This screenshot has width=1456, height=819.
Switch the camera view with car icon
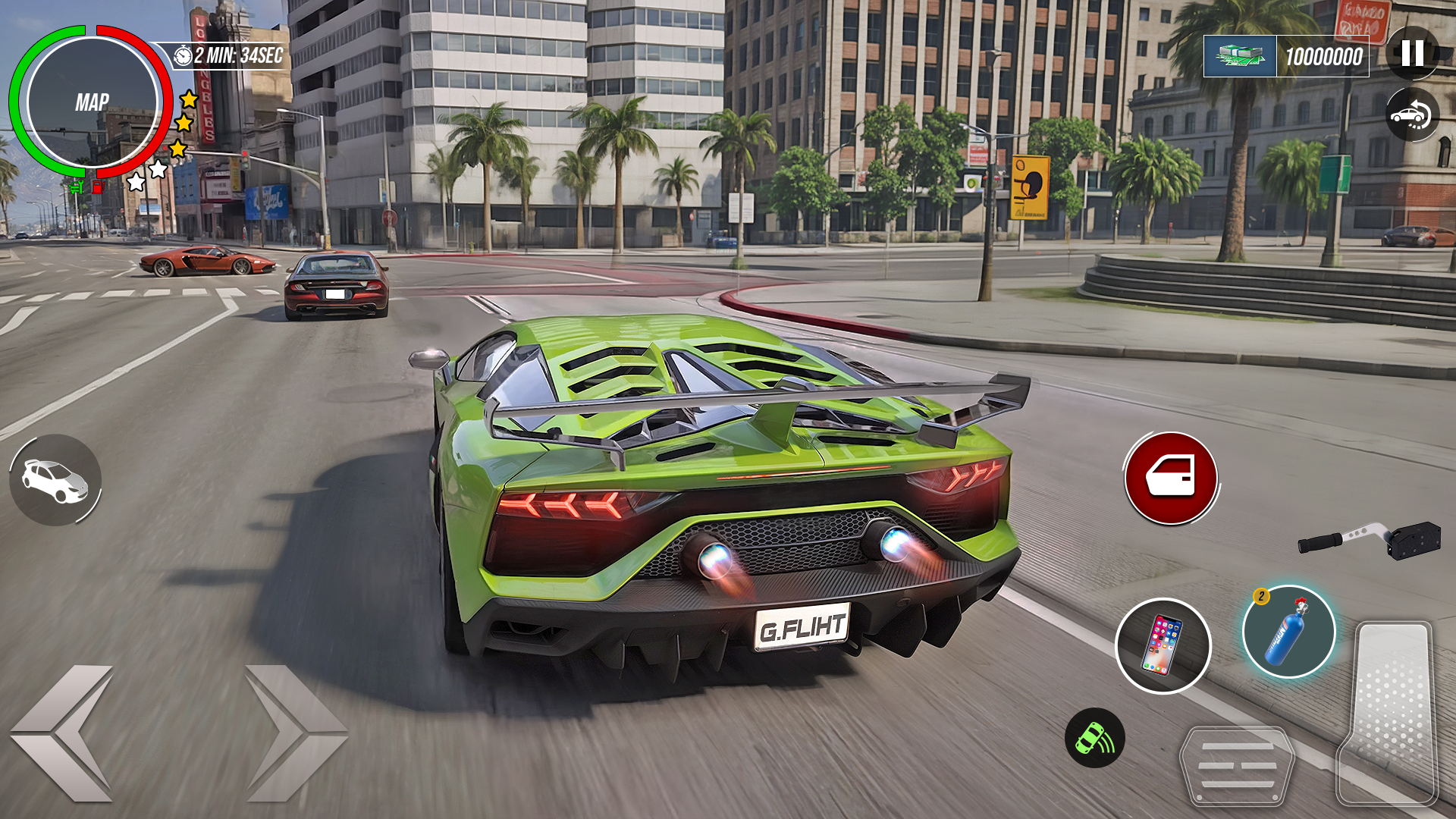pyautogui.click(x=1412, y=116)
